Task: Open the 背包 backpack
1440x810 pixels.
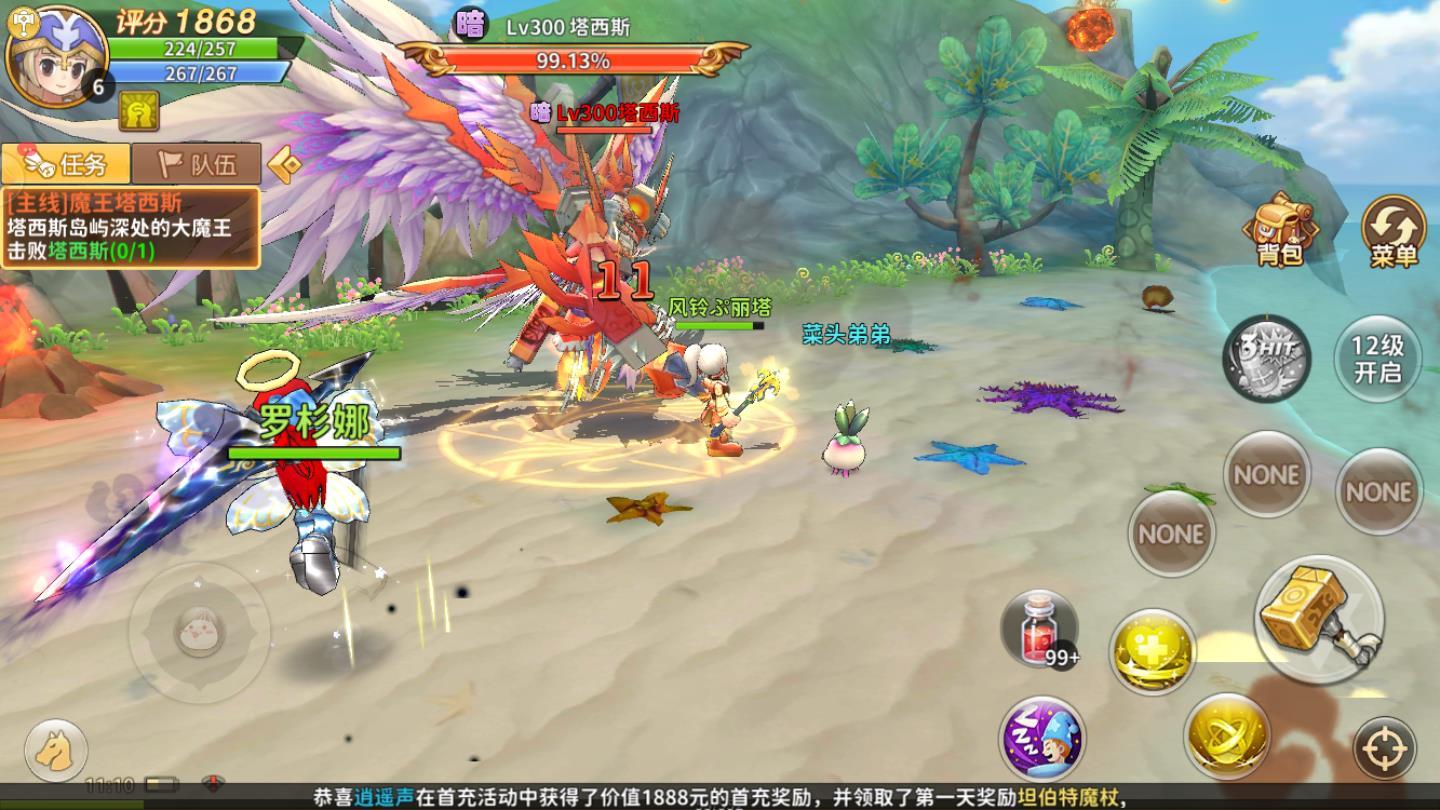Action: [1280, 230]
